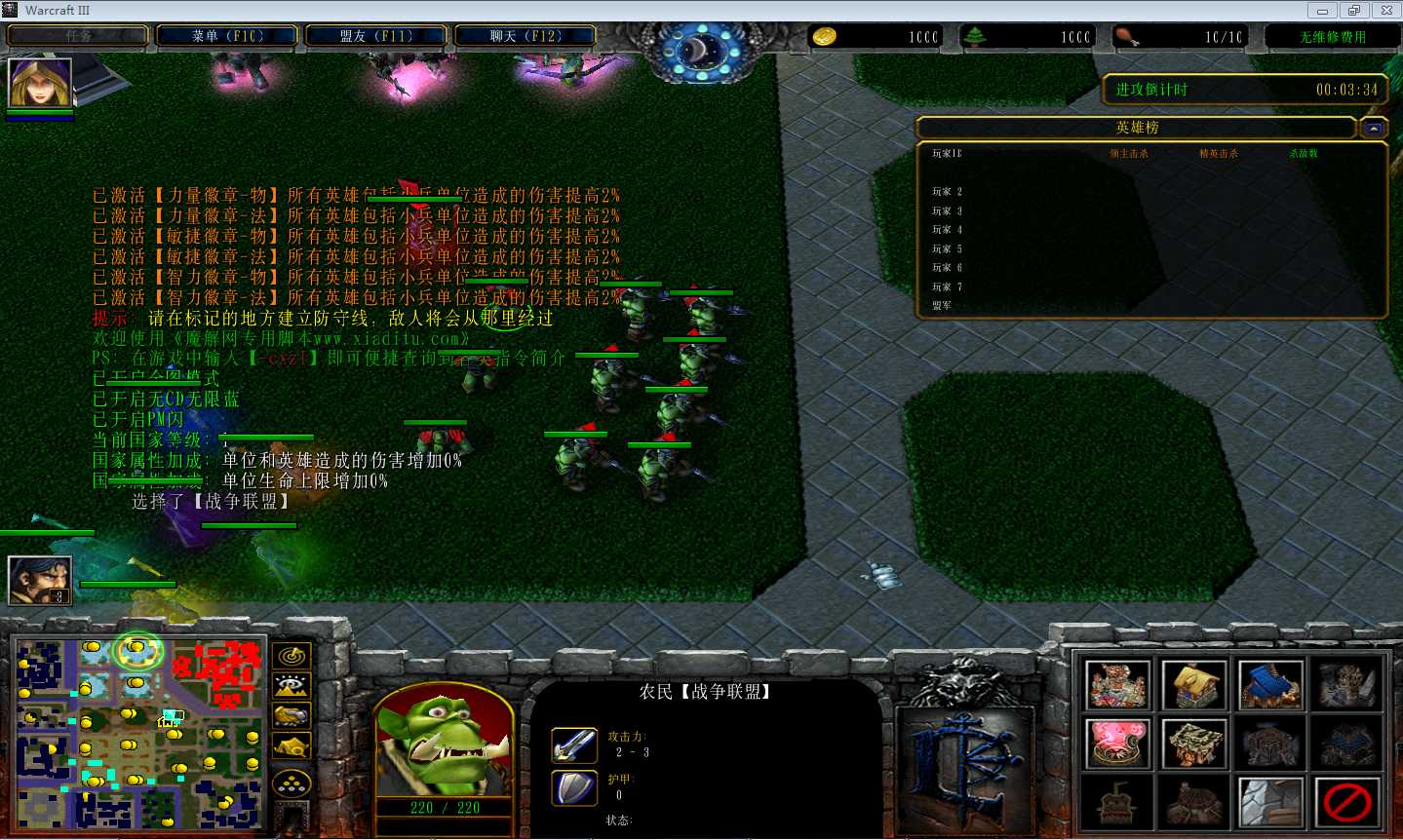Cancel the build menu
This screenshot has height=840, width=1403.
[1347, 802]
